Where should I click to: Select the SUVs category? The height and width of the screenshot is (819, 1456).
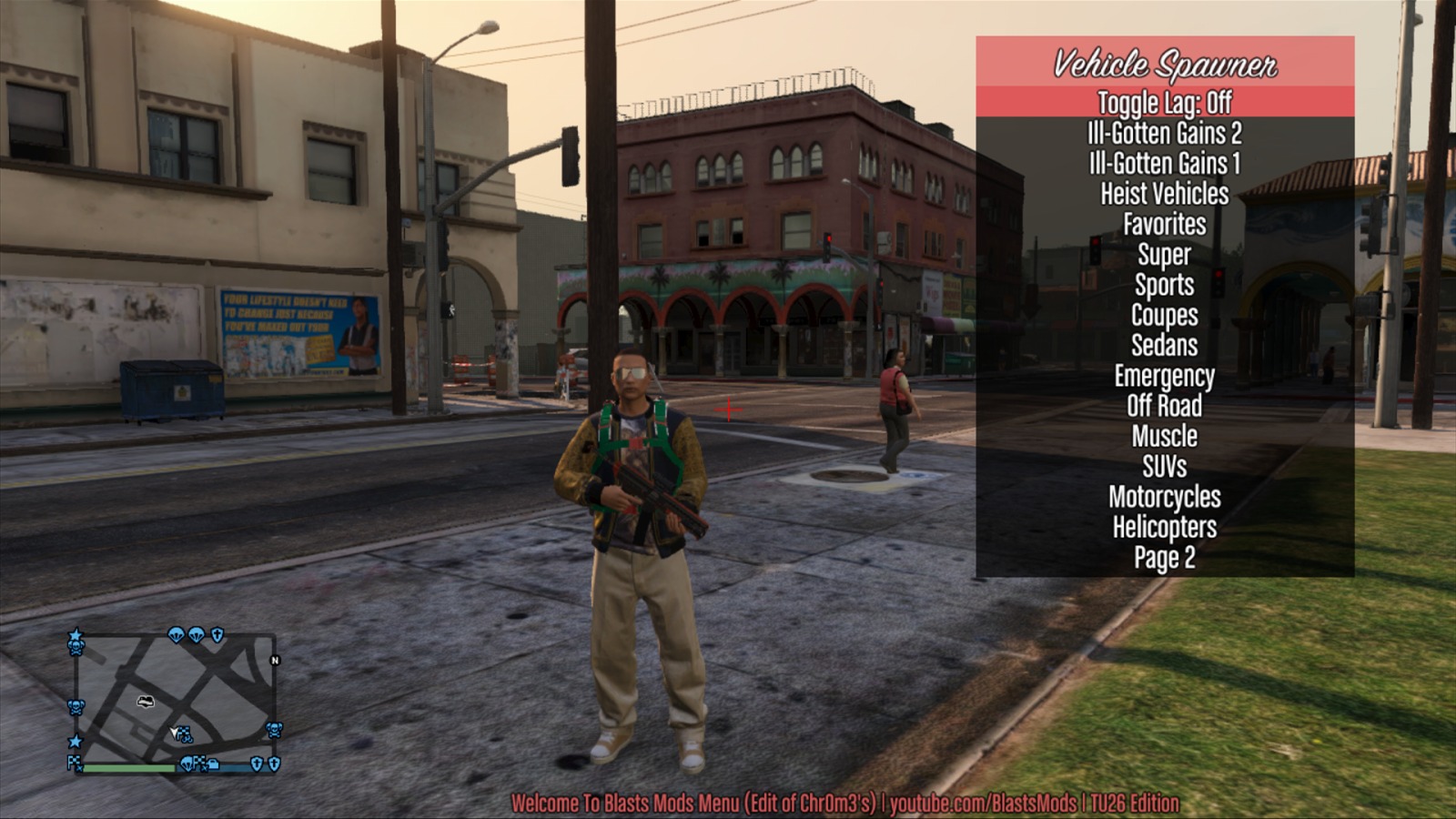pyautogui.click(x=1164, y=467)
